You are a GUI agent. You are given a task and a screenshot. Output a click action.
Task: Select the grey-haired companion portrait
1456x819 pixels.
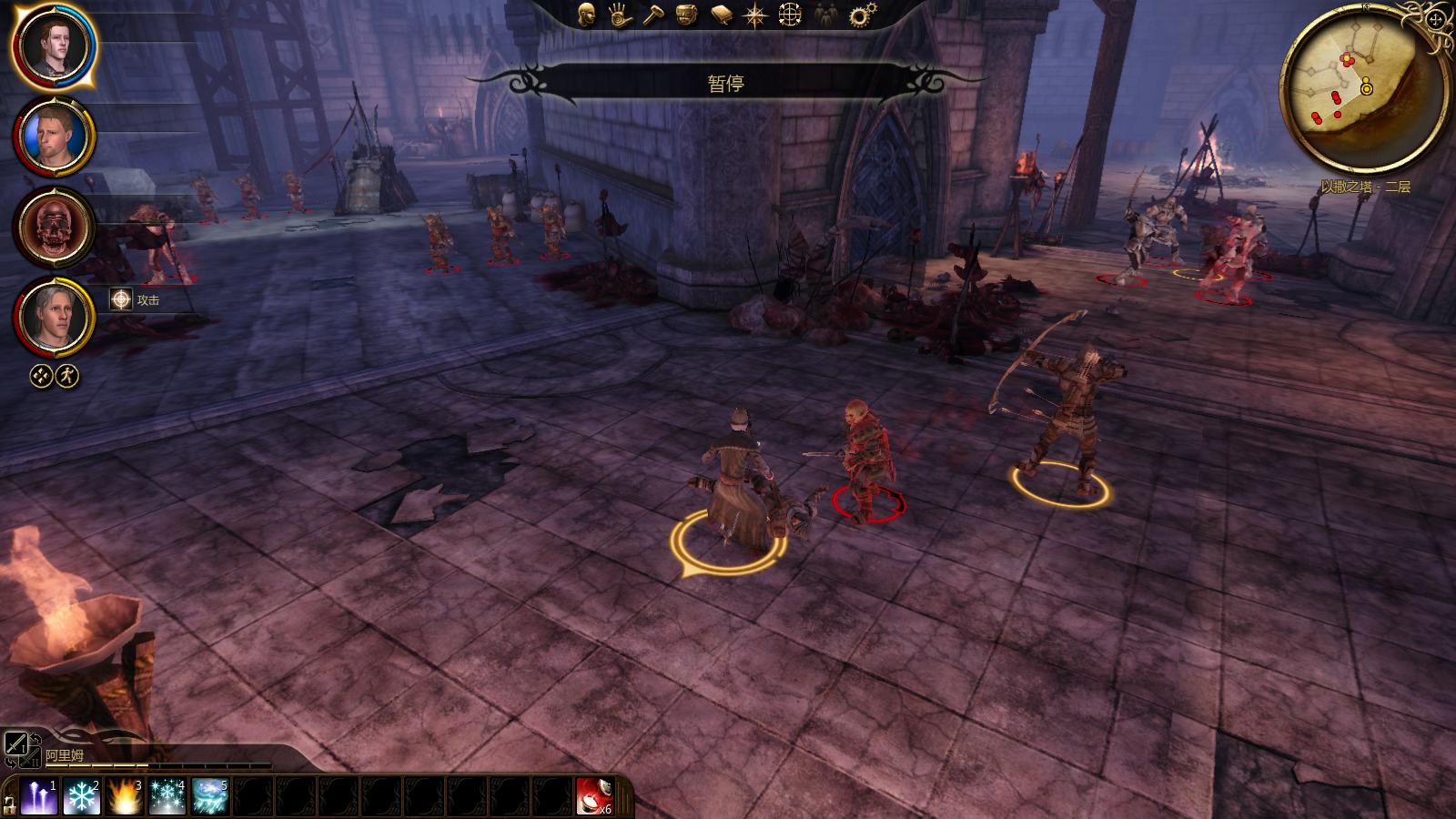click(53, 317)
